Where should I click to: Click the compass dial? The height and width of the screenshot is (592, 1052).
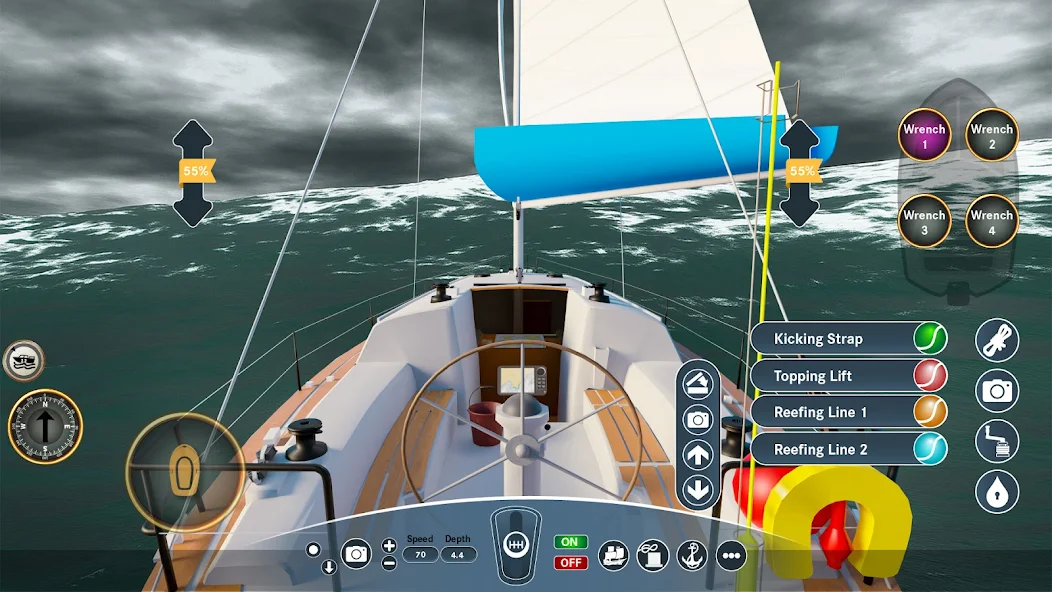point(45,427)
